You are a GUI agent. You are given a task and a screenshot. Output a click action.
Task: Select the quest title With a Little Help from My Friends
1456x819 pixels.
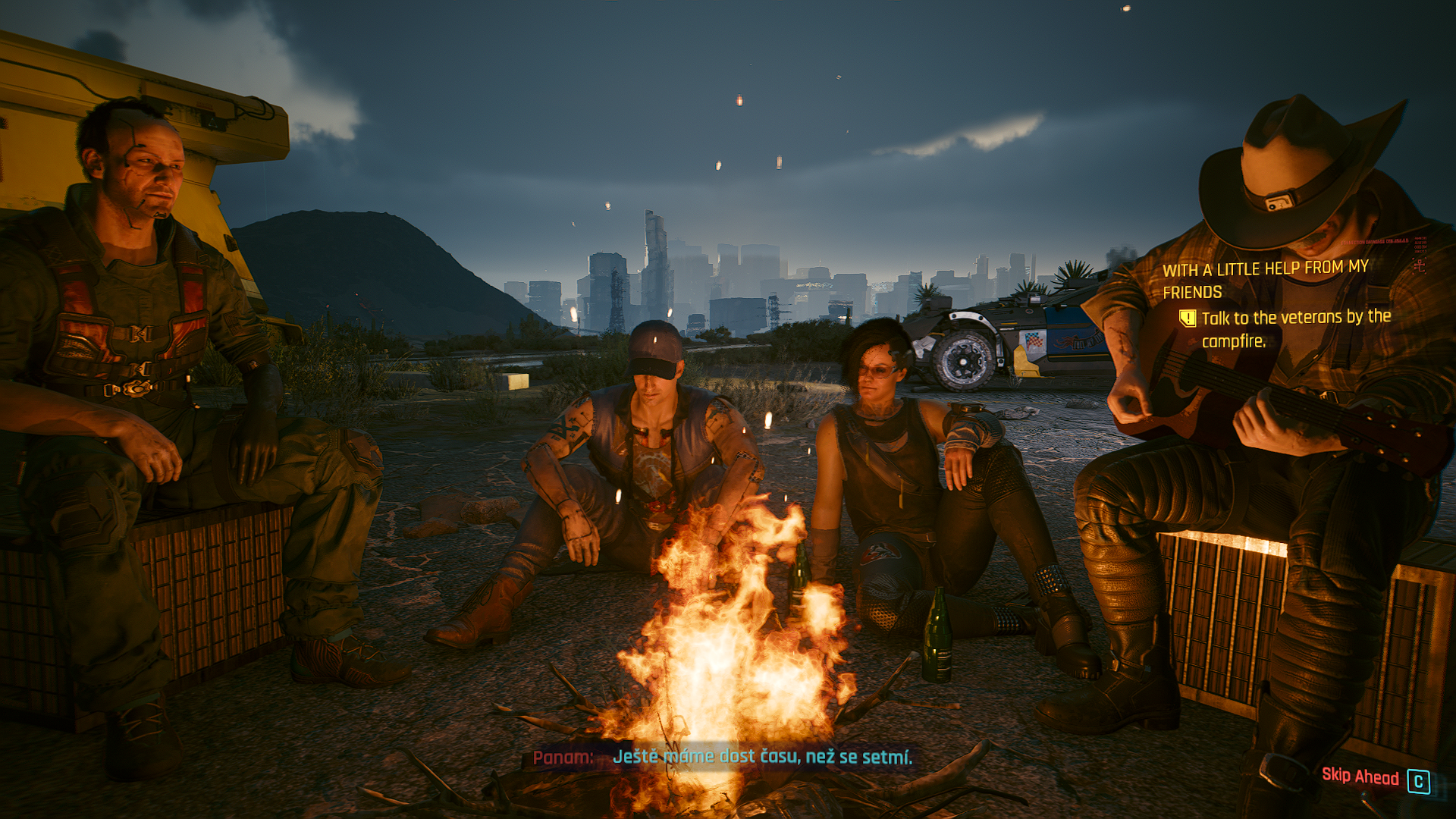coord(1265,279)
